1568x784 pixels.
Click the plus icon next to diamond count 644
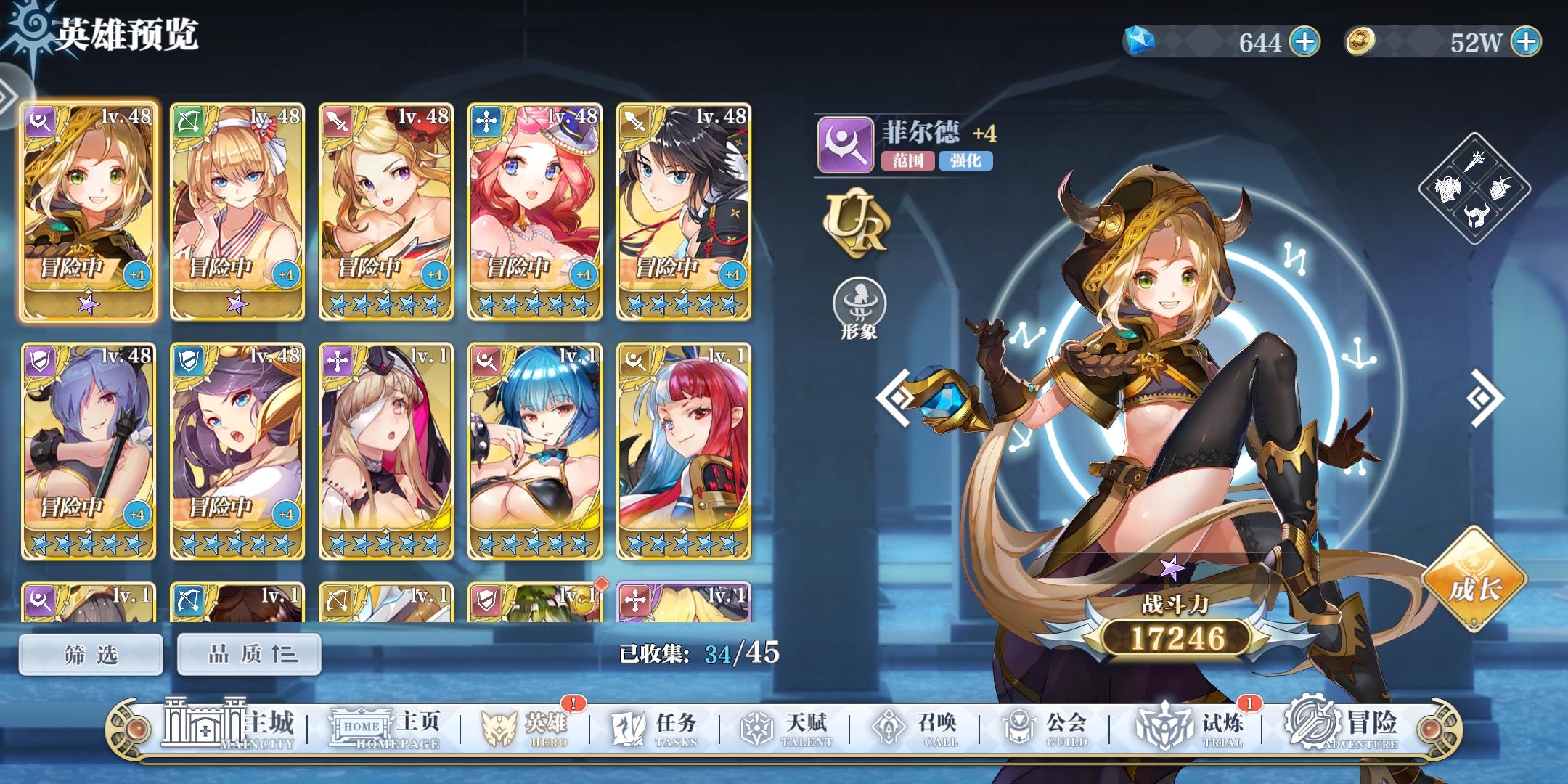point(1304,42)
